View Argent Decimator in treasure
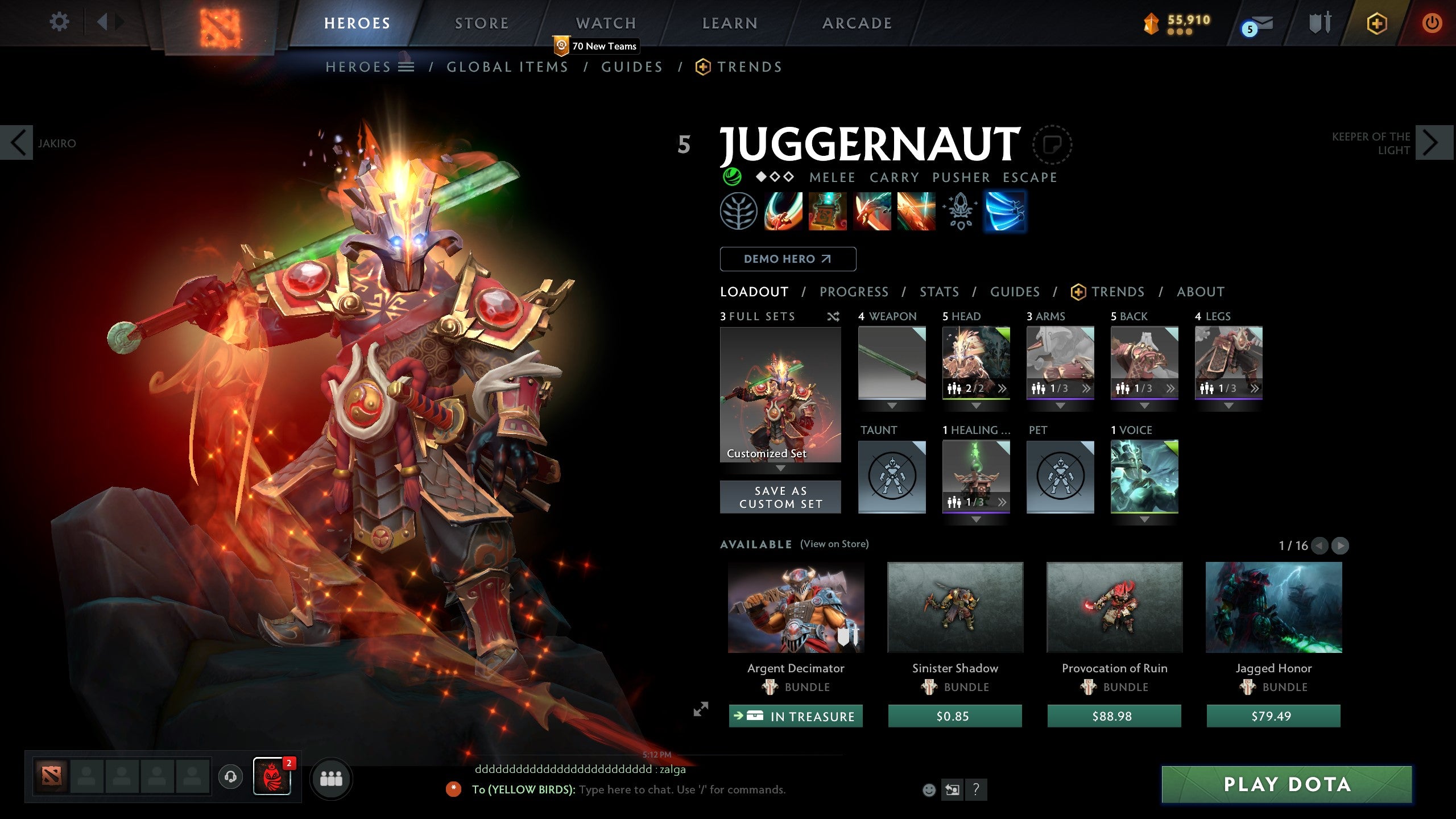The image size is (1456, 819). pos(796,716)
